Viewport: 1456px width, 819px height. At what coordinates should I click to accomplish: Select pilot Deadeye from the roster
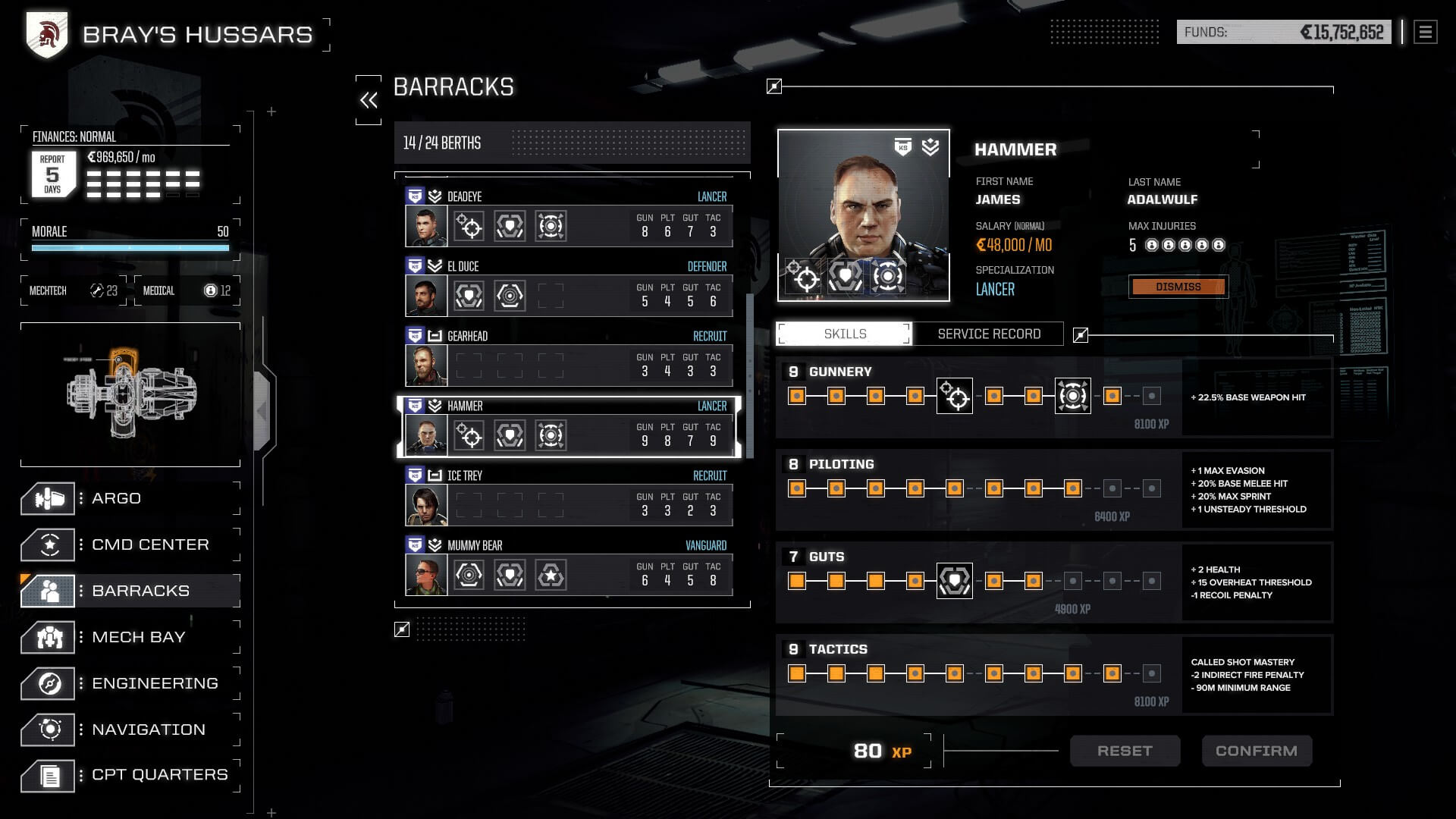tap(569, 218)
